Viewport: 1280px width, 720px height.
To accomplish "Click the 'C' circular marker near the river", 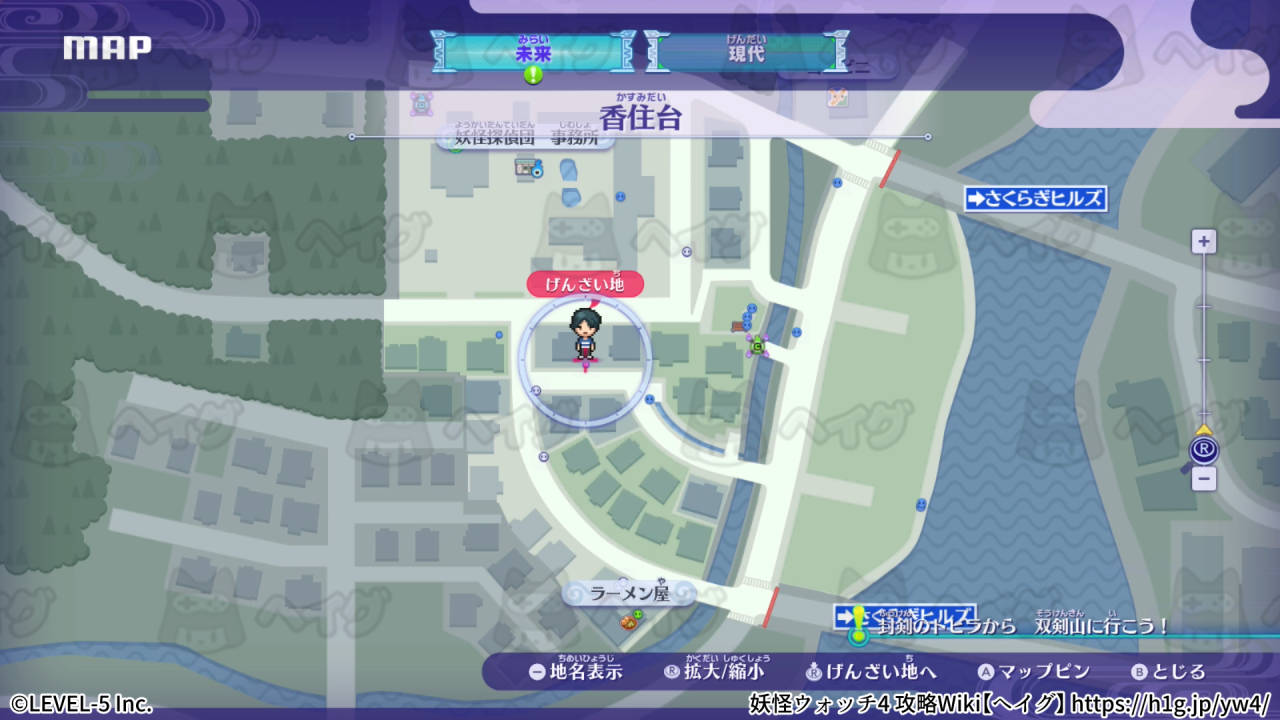I will pyautogui.click(x=757, y=346).
